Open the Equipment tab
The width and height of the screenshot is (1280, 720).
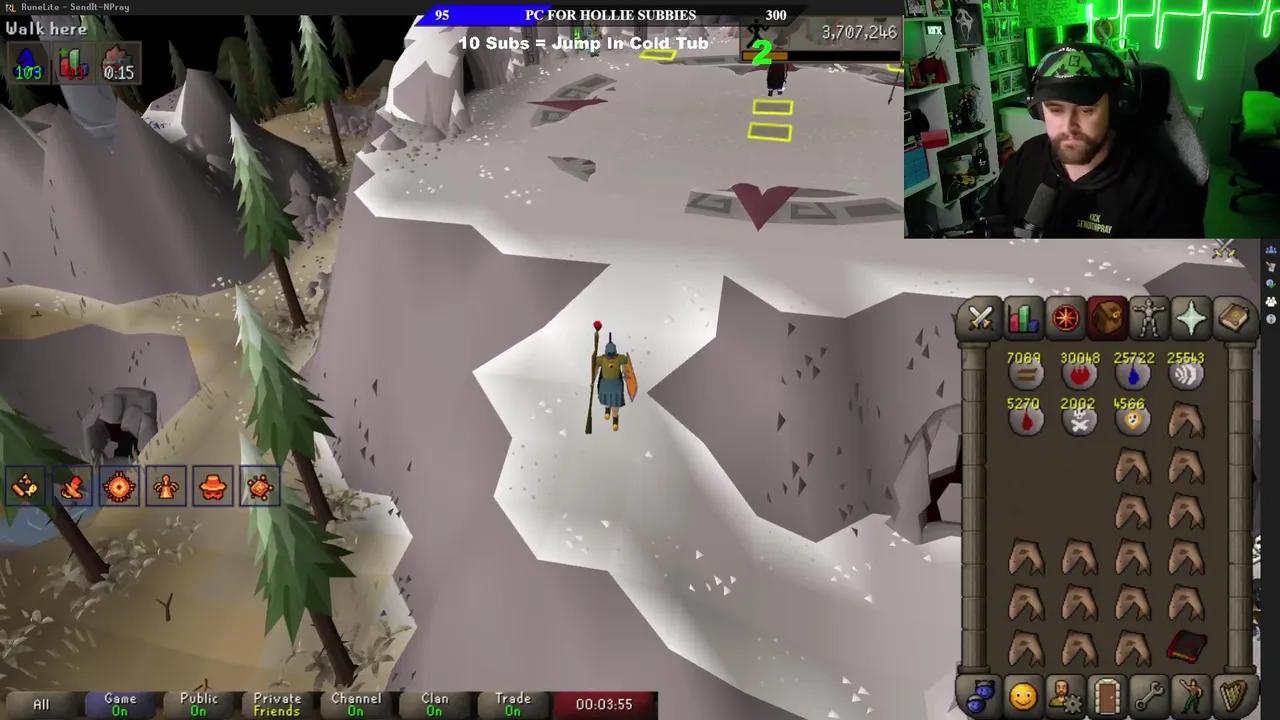pos(1149,318)
